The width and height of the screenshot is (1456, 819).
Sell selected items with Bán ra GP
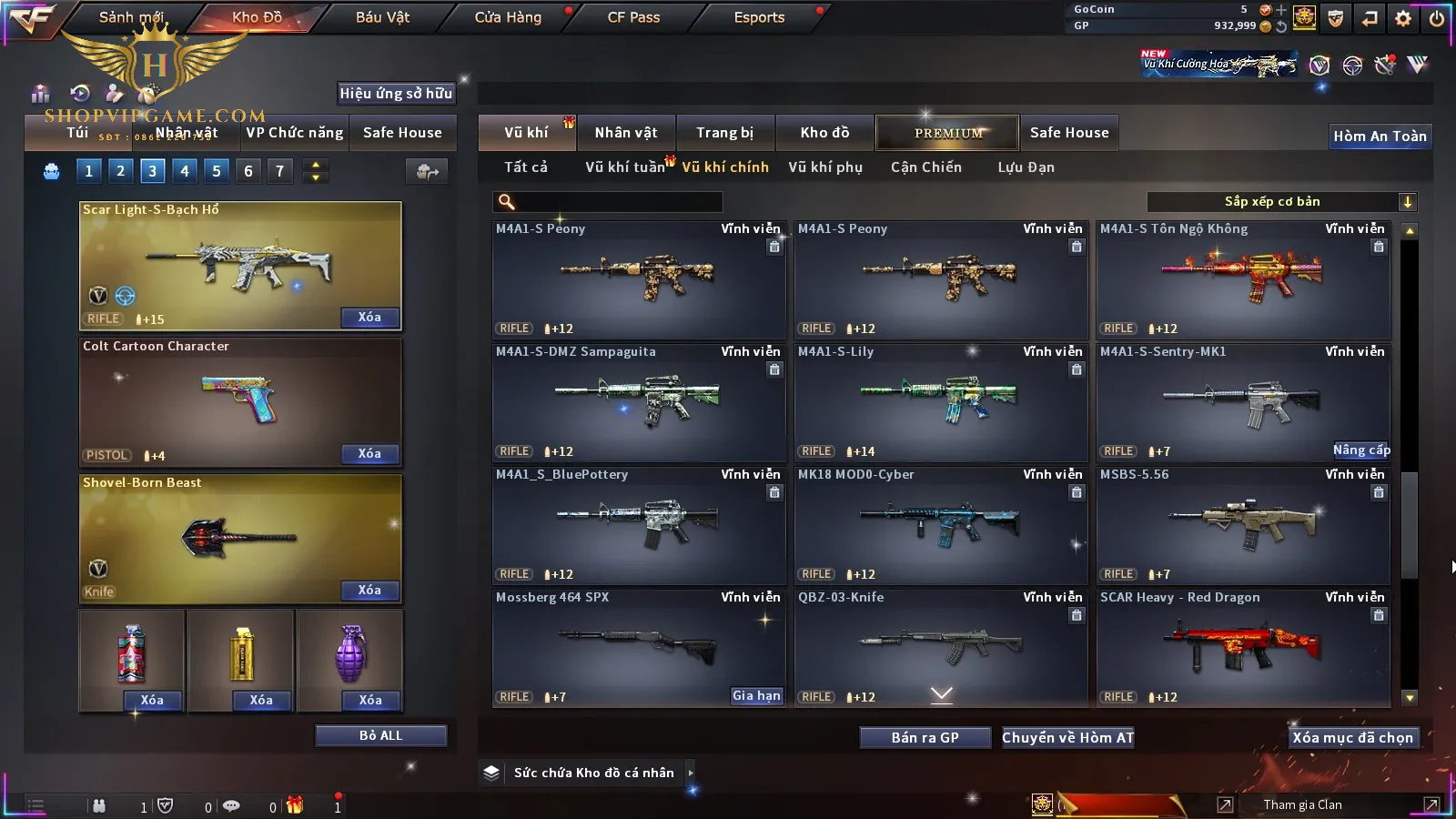coord(925,737)
